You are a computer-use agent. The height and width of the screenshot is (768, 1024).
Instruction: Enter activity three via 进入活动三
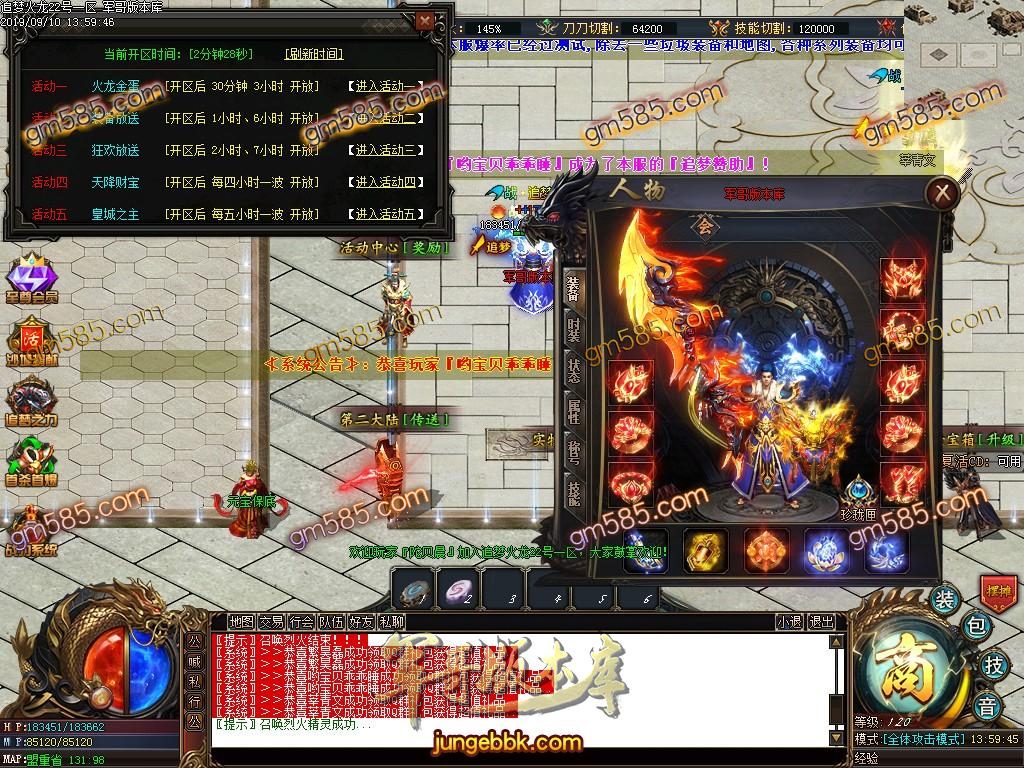pos(386,151)
